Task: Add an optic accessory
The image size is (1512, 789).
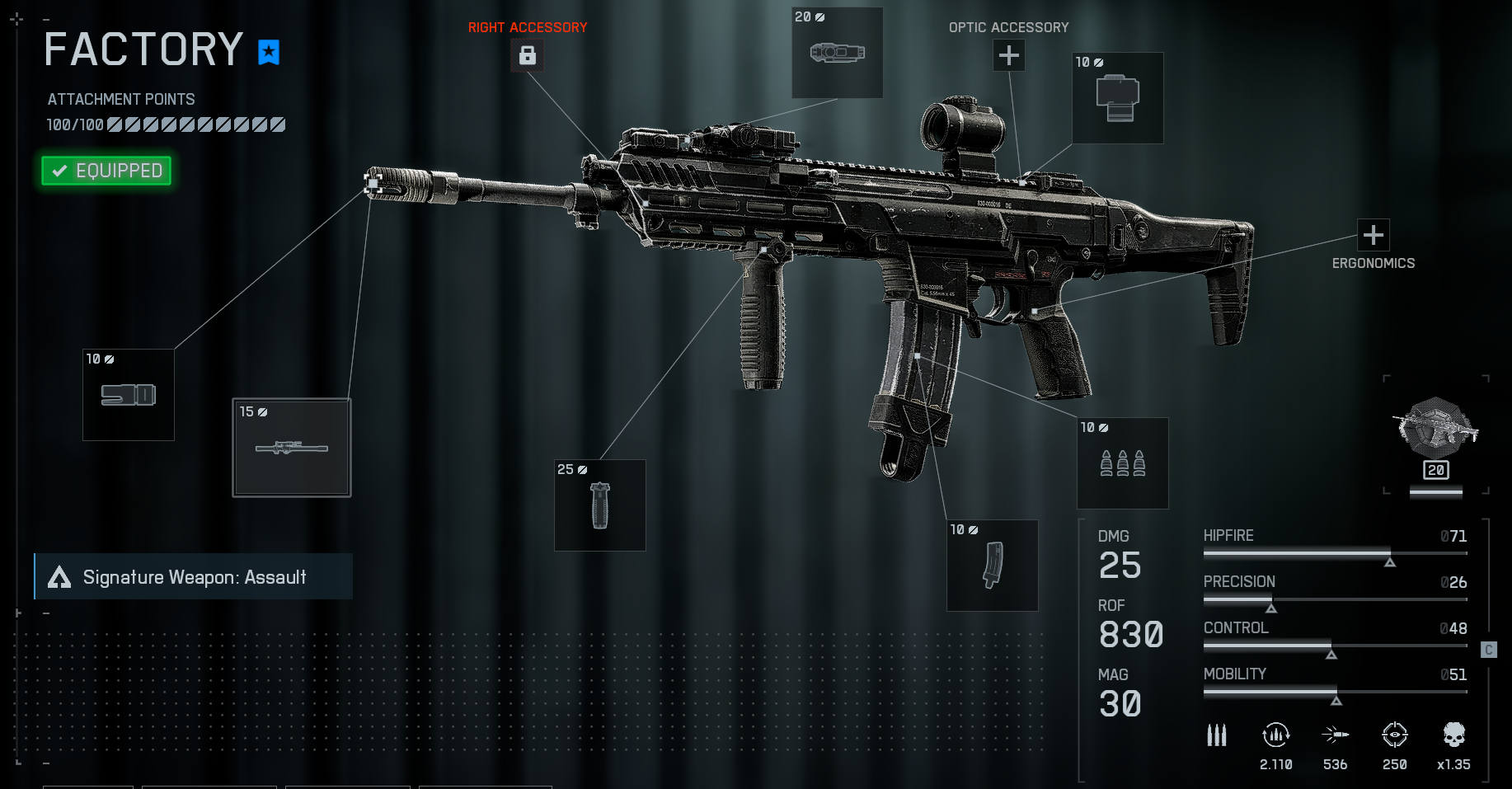Action: click(1008, 55)
